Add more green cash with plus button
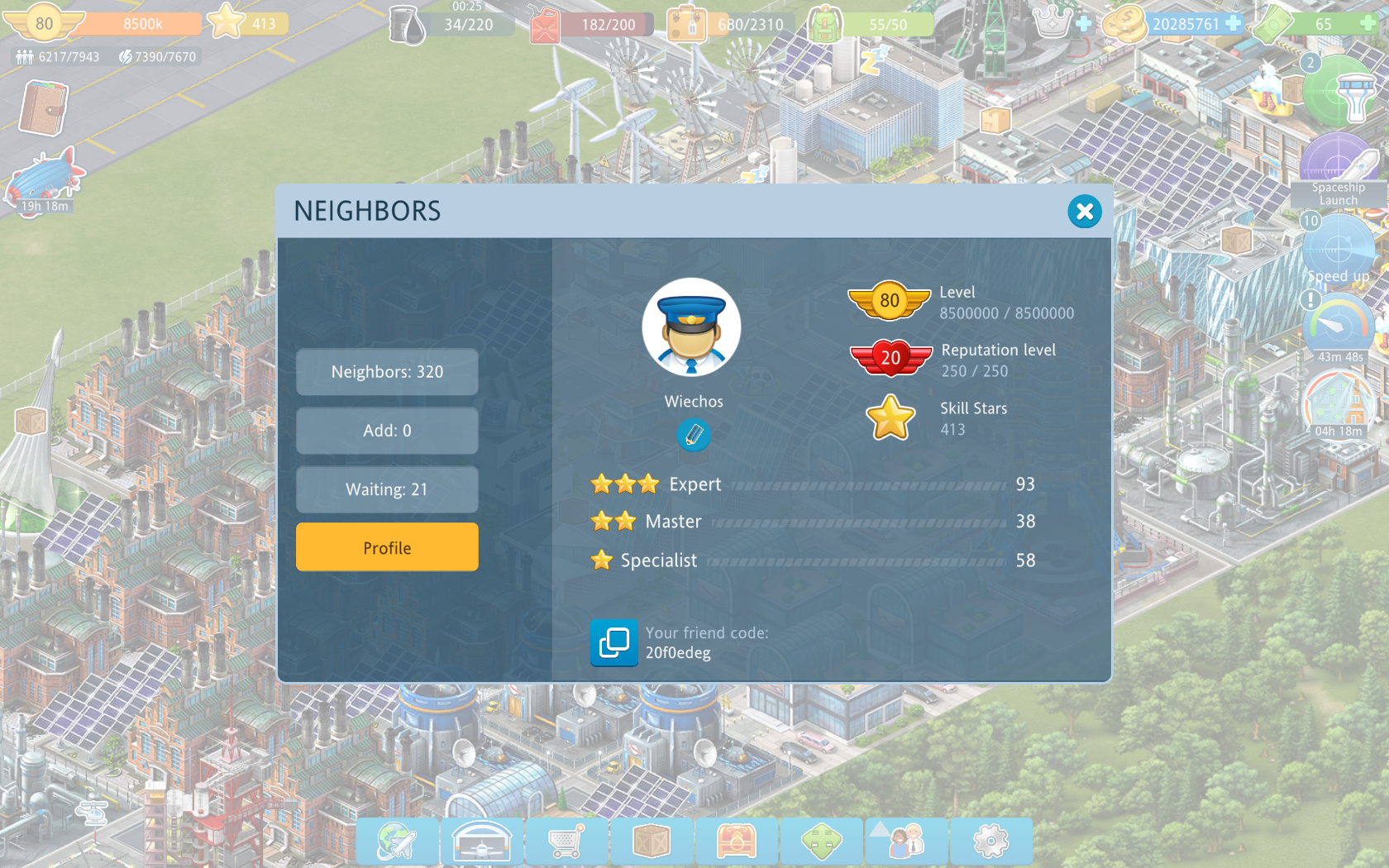This screenshot has height=868, width=1389. click(x=1368, y=23)
